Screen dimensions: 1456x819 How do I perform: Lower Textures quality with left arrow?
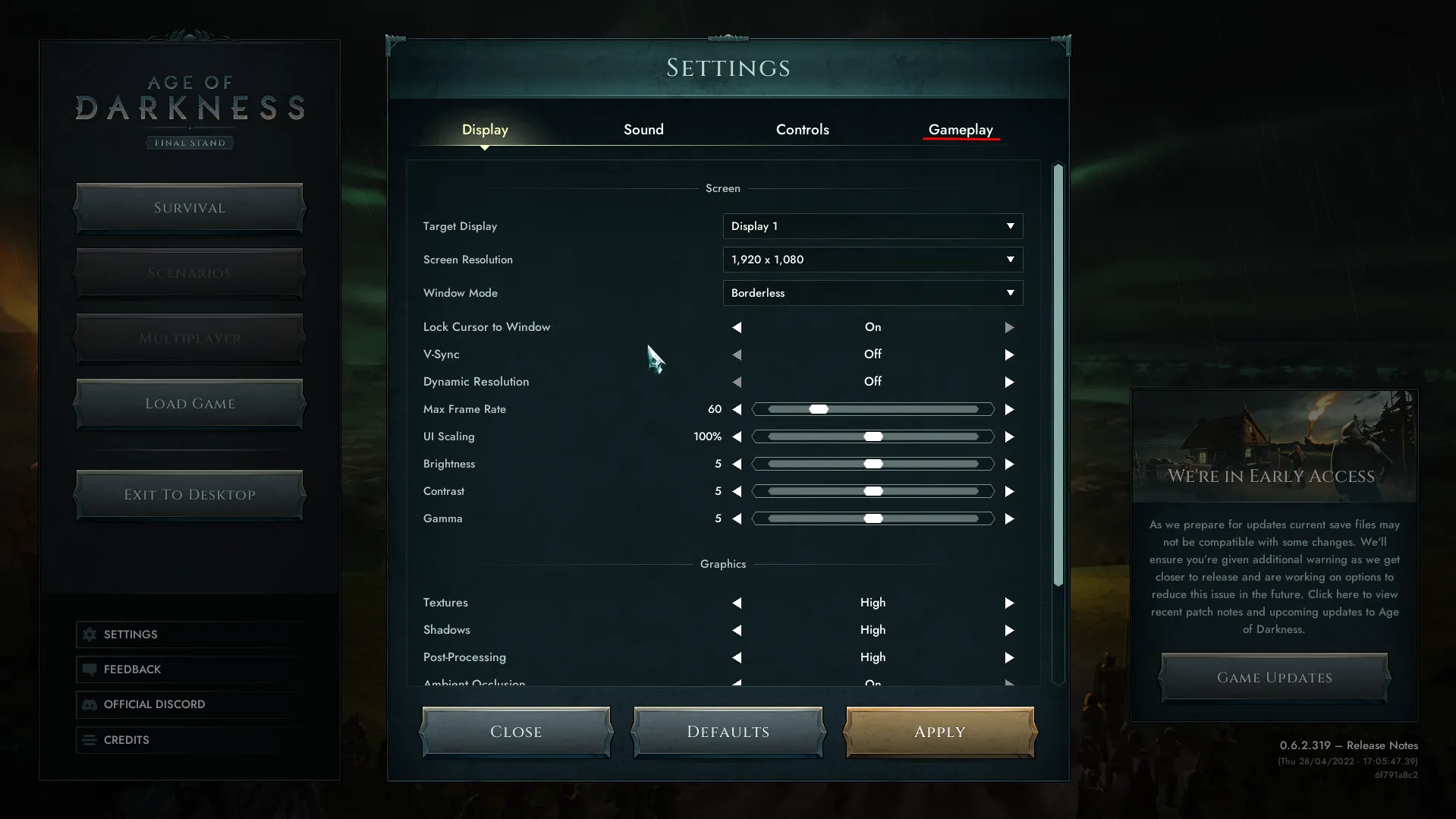737,603
